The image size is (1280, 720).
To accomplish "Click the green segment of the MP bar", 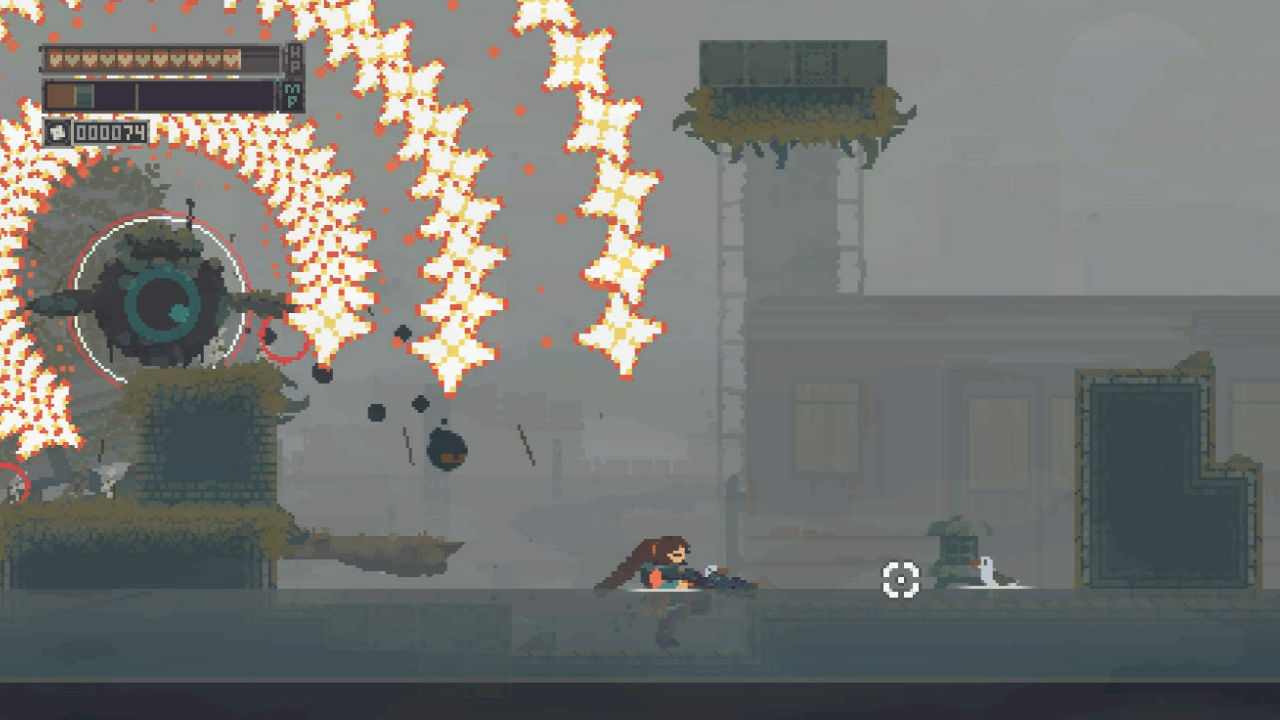I will [85, 96].
